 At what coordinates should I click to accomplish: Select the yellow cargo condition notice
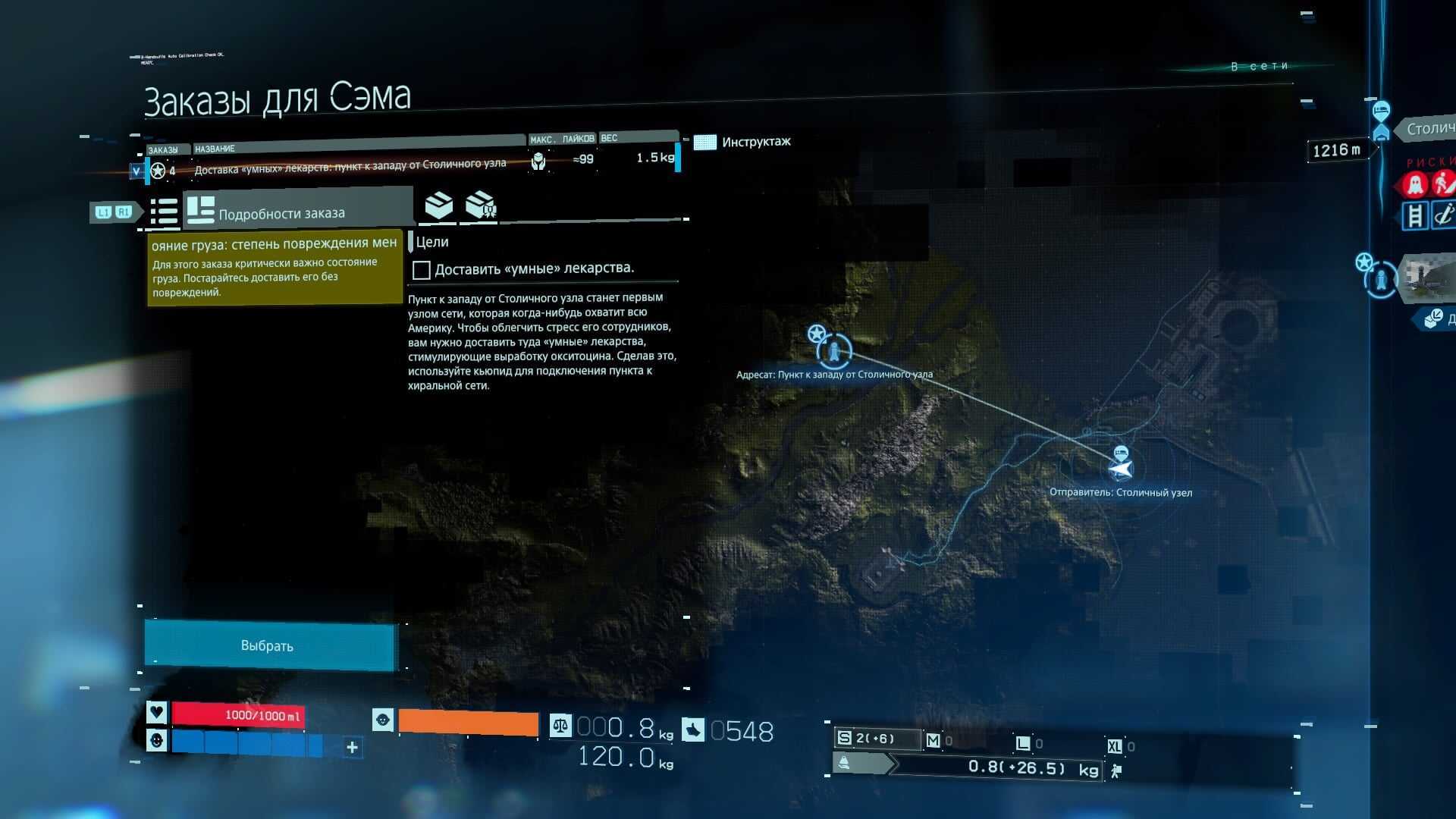tap(274, 268)
